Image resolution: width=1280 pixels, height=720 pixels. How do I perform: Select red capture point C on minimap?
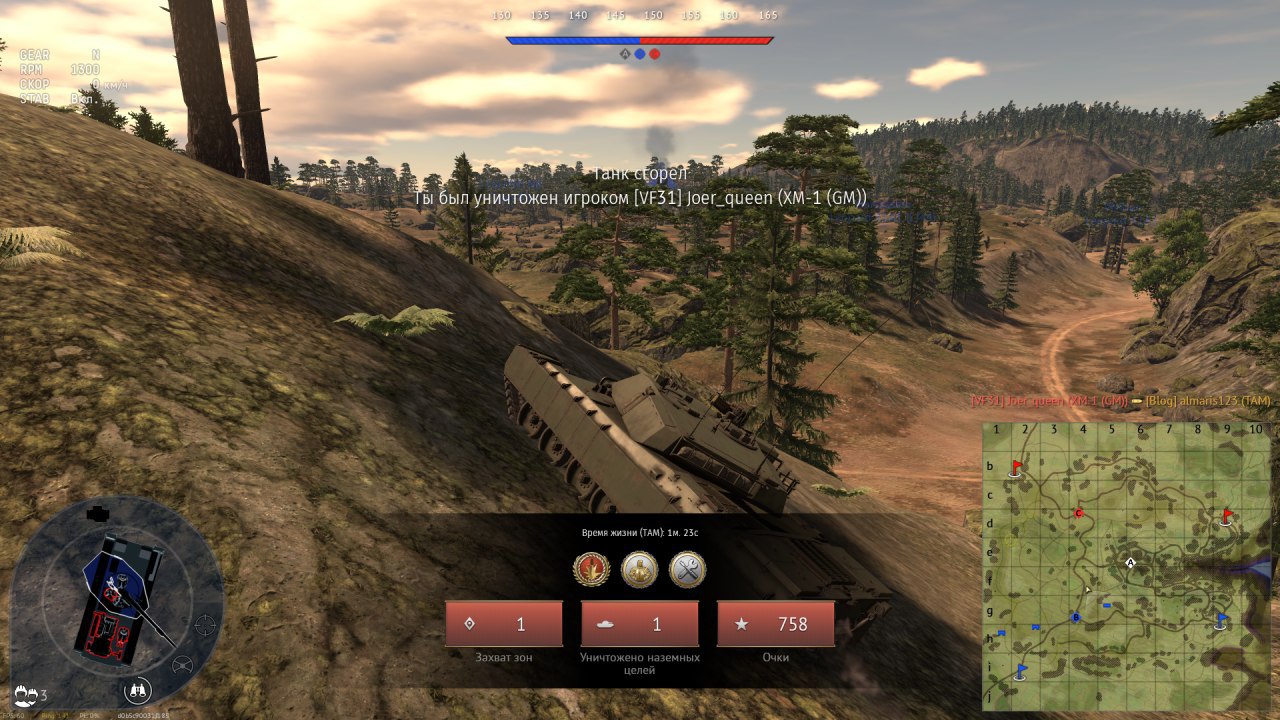(1078, 513)
